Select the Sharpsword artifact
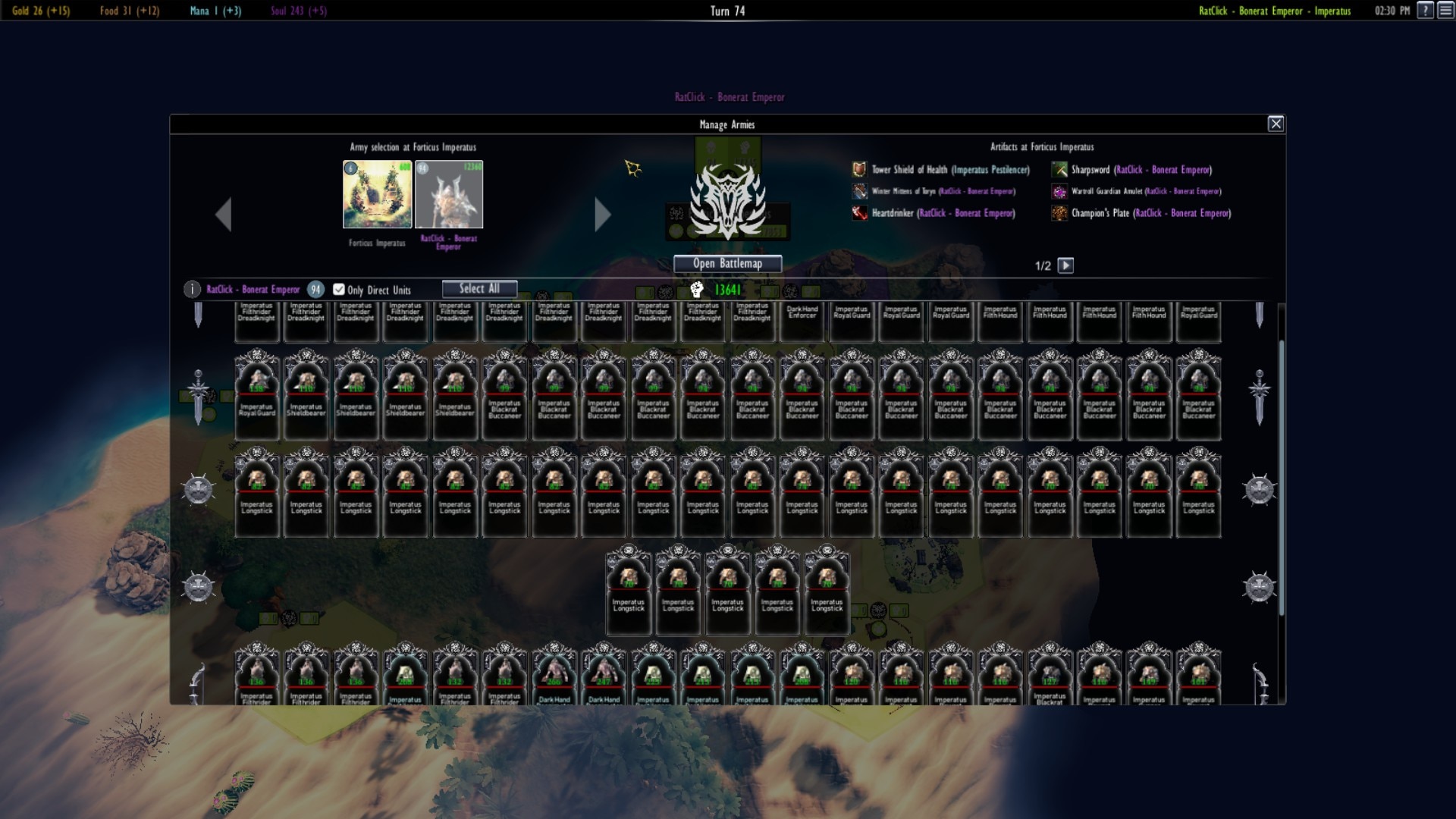 pyautogui.click(x=1141, y=170)
